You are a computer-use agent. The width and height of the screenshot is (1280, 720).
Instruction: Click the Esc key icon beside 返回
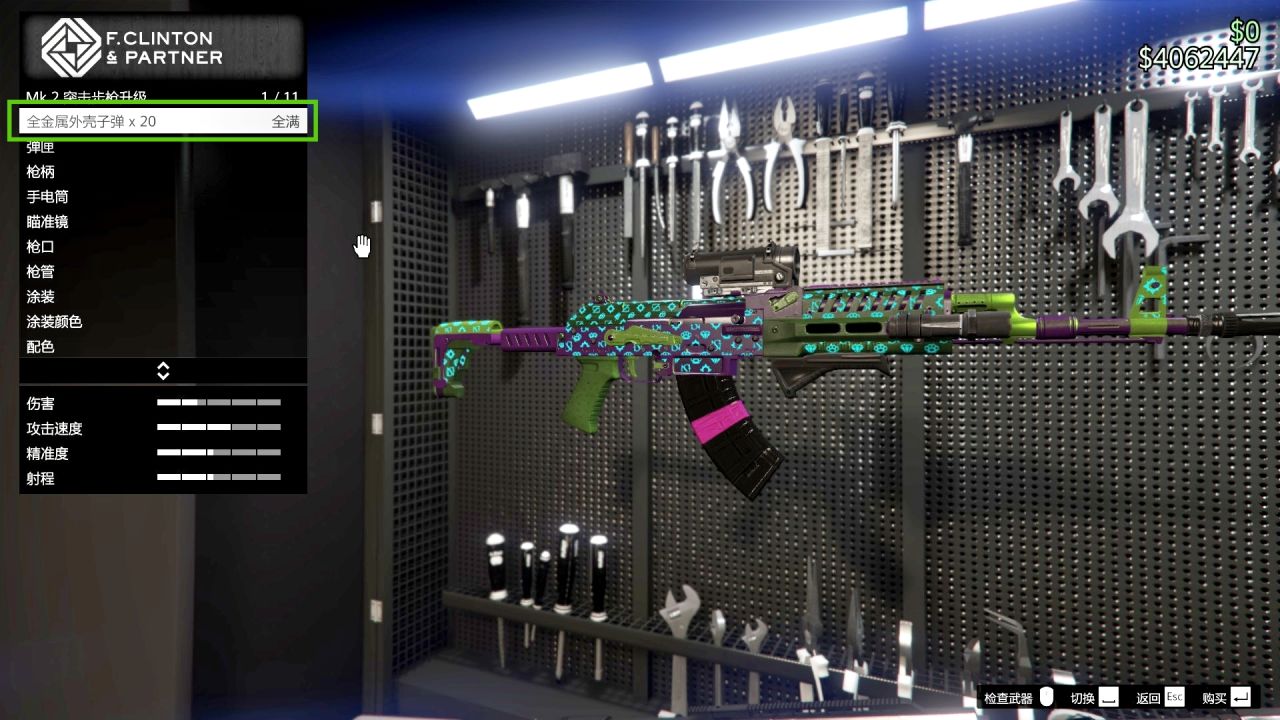click(1174, 697)
